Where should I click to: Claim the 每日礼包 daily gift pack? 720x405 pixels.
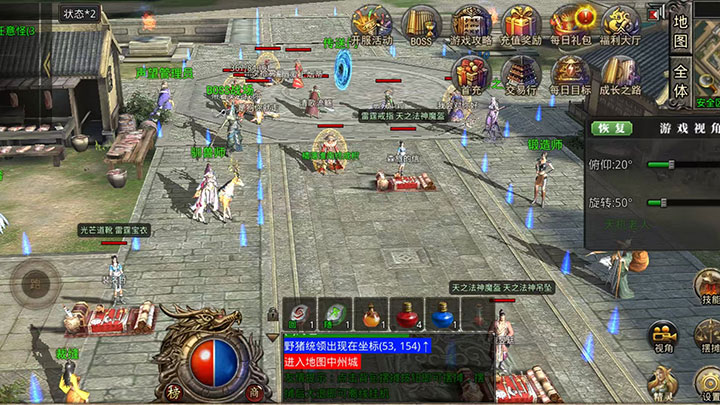[571, 23]
